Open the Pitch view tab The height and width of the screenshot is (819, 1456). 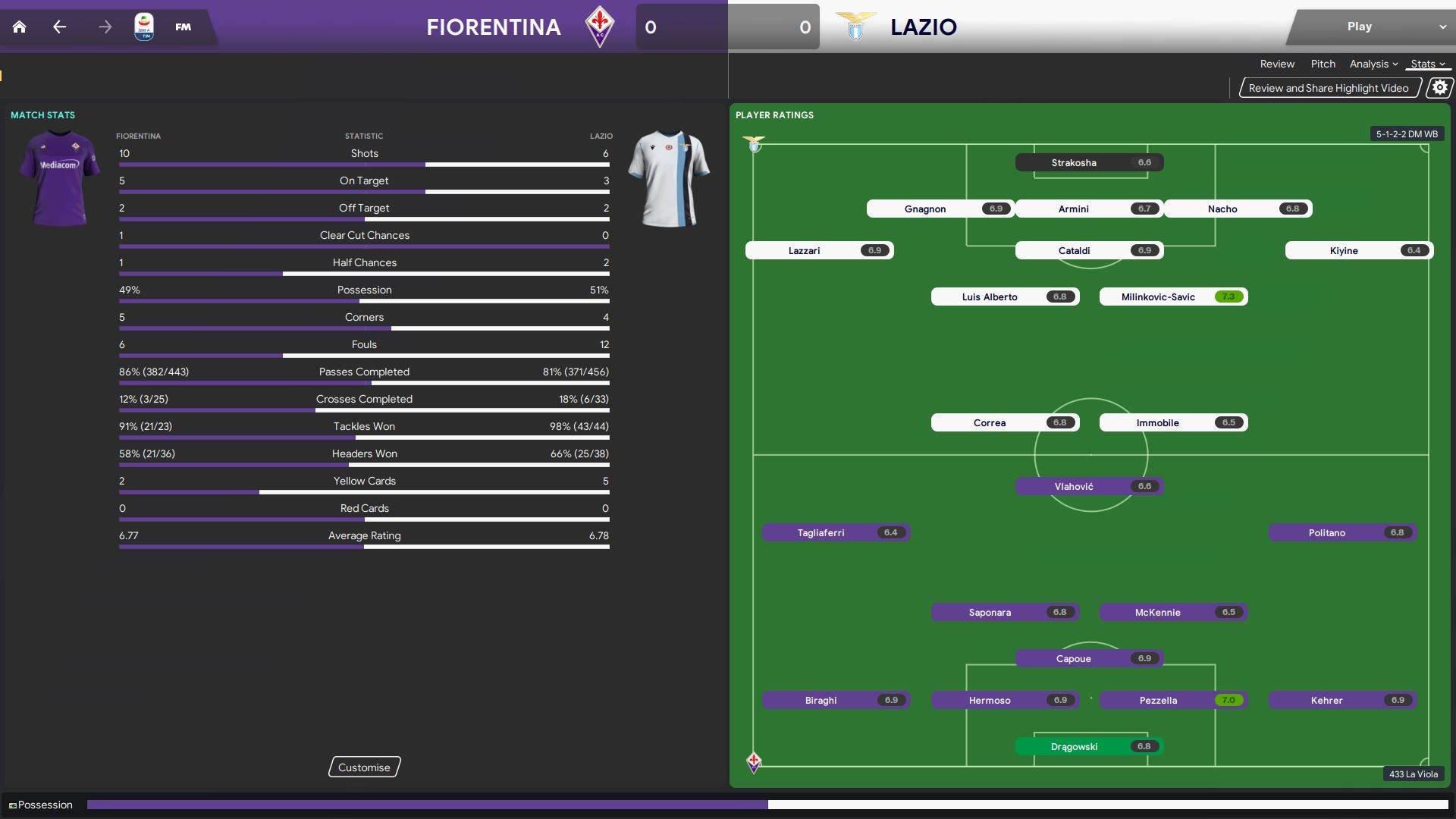tap(1323, 64)
